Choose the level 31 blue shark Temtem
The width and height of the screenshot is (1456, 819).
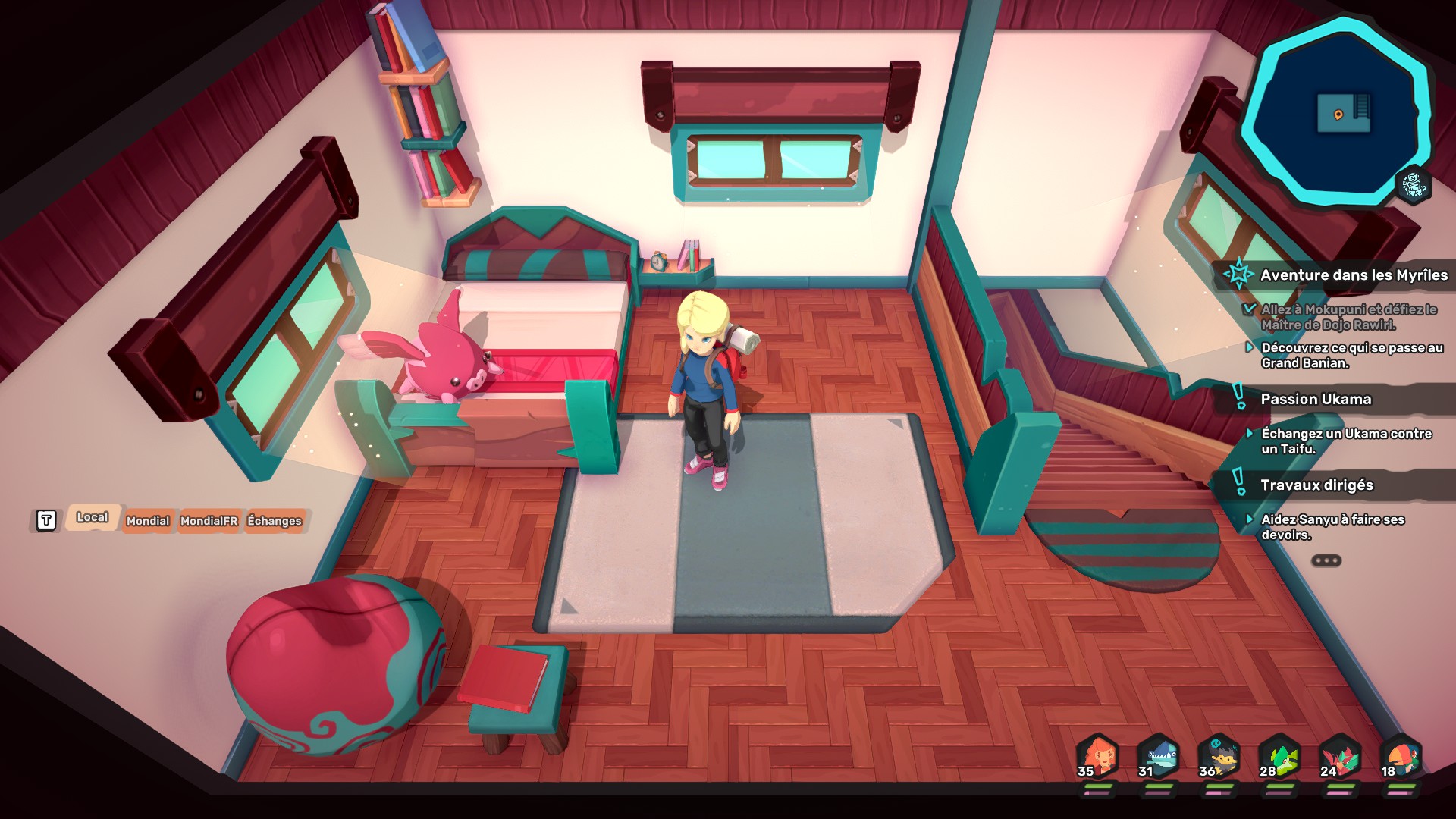click(x=1158, y=757)
